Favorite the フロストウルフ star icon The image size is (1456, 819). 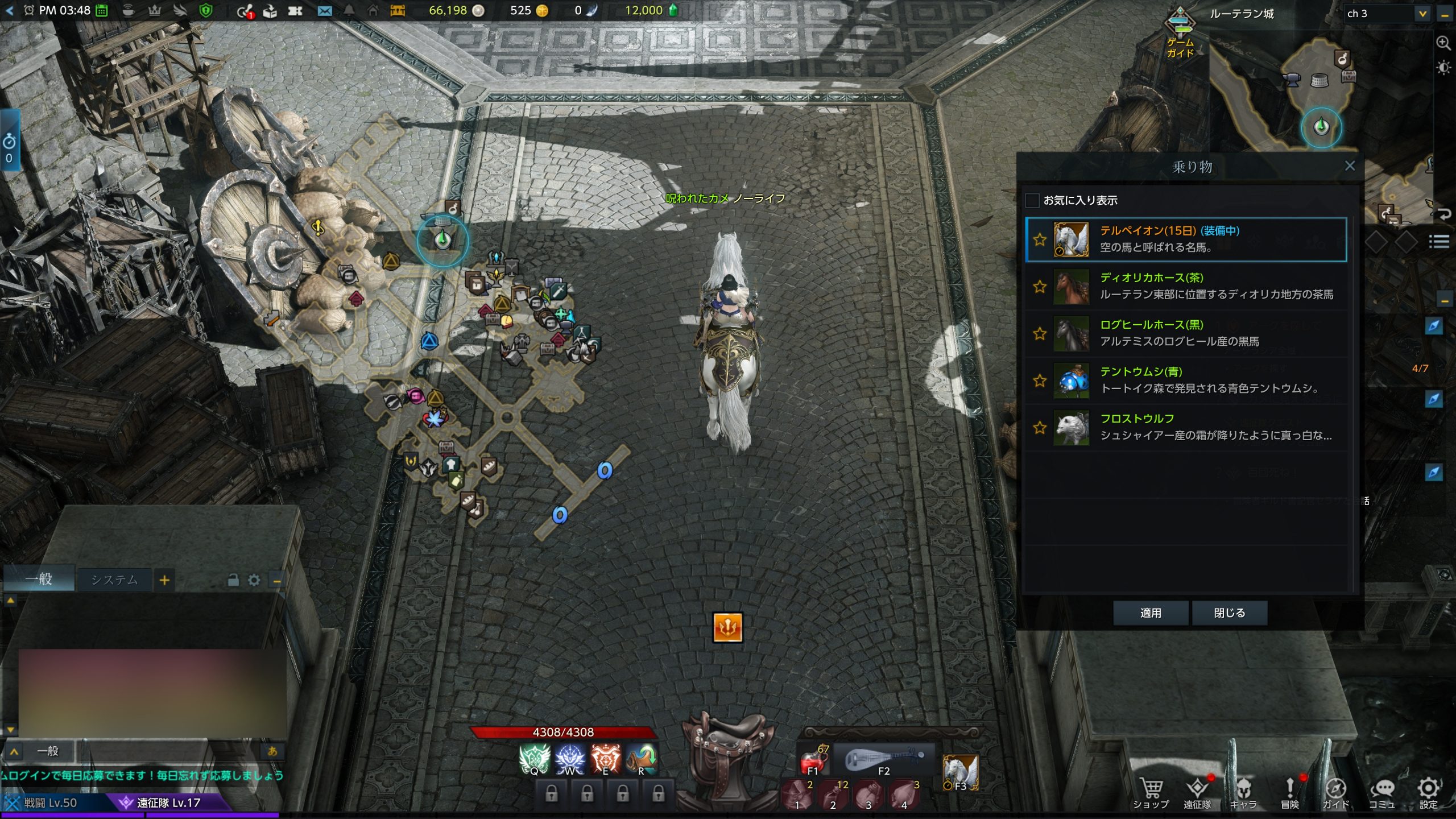point(1040,428)
